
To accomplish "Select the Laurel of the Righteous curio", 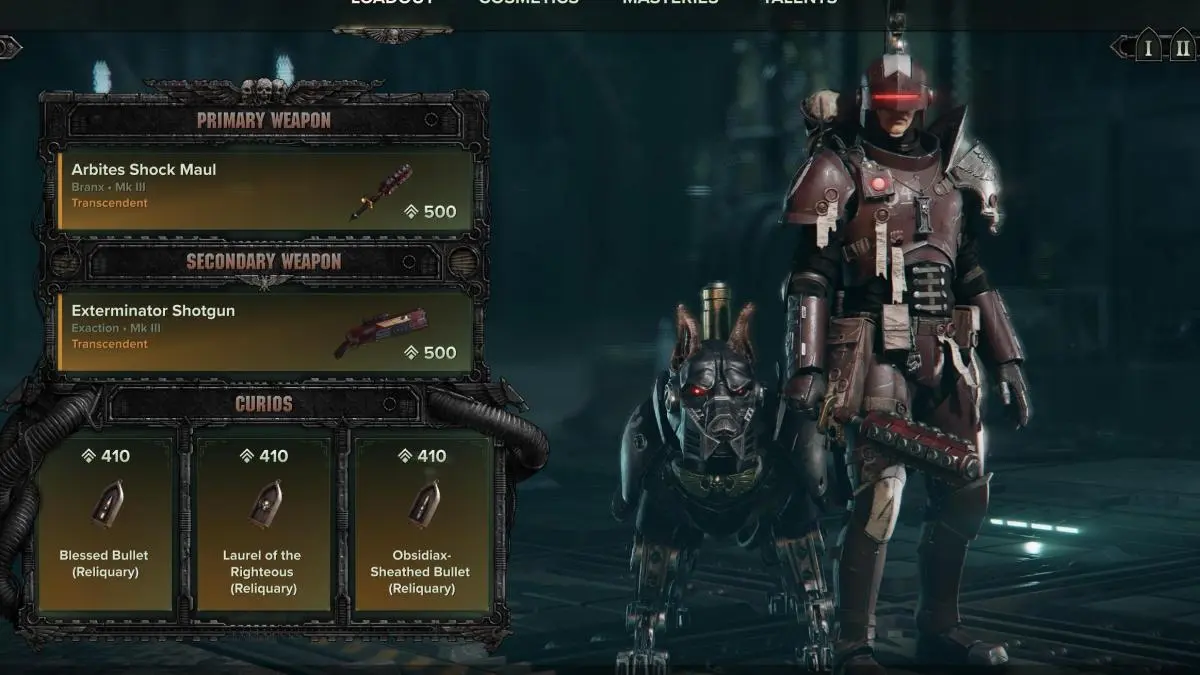I will click(x=264, y=521).
